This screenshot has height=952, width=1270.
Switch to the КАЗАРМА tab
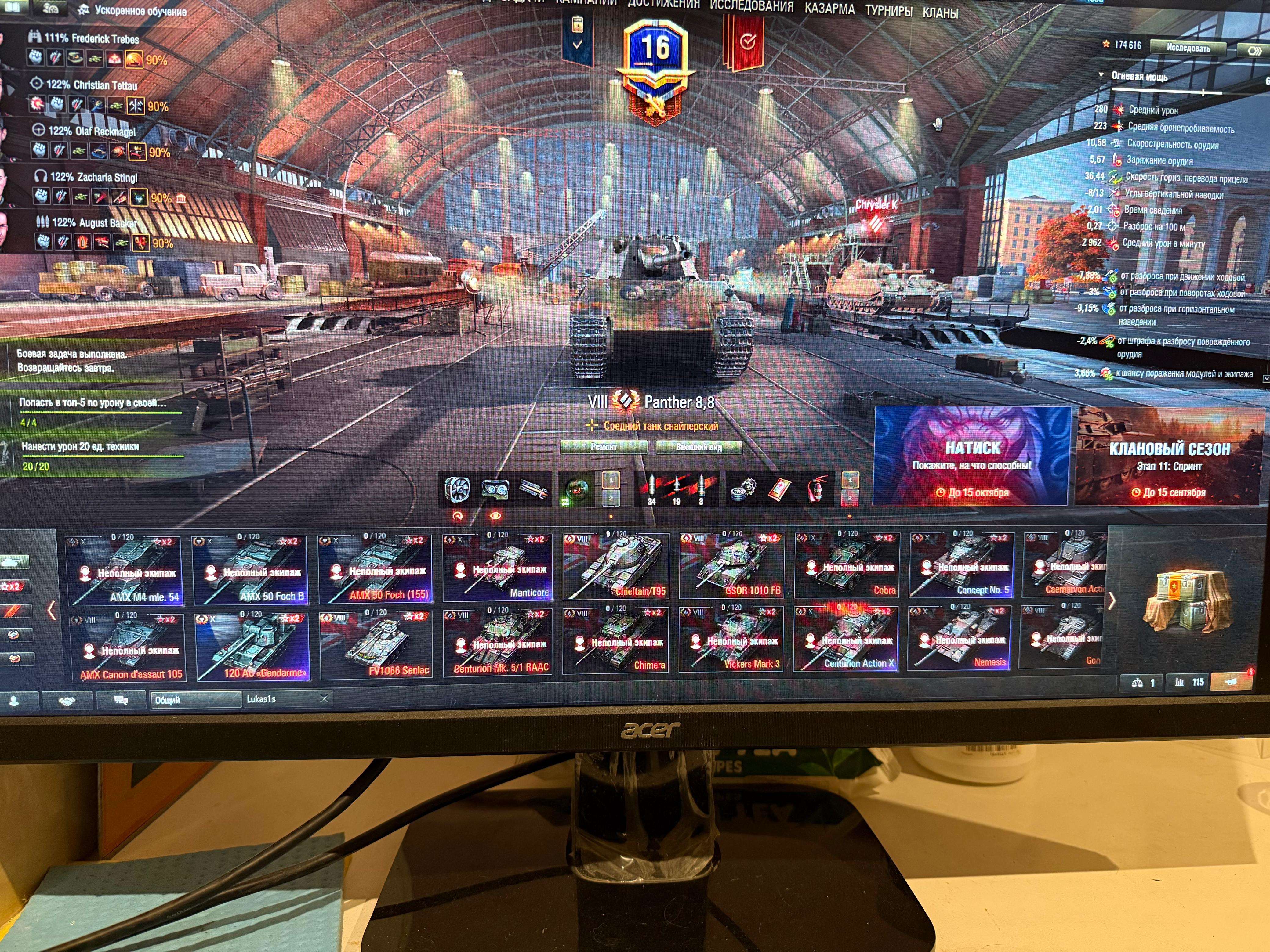pos(829,9)
